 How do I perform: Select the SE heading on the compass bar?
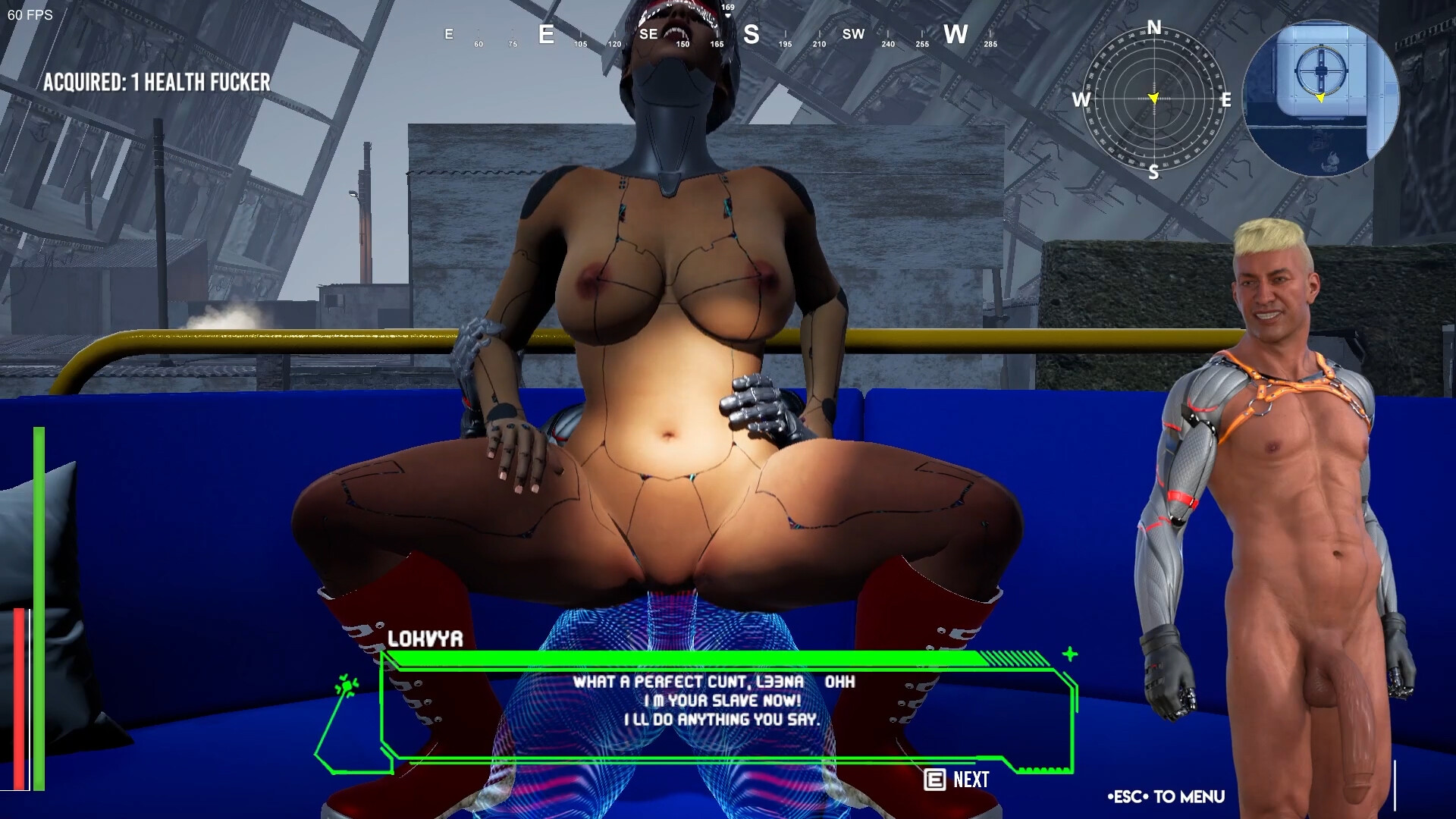648,33
